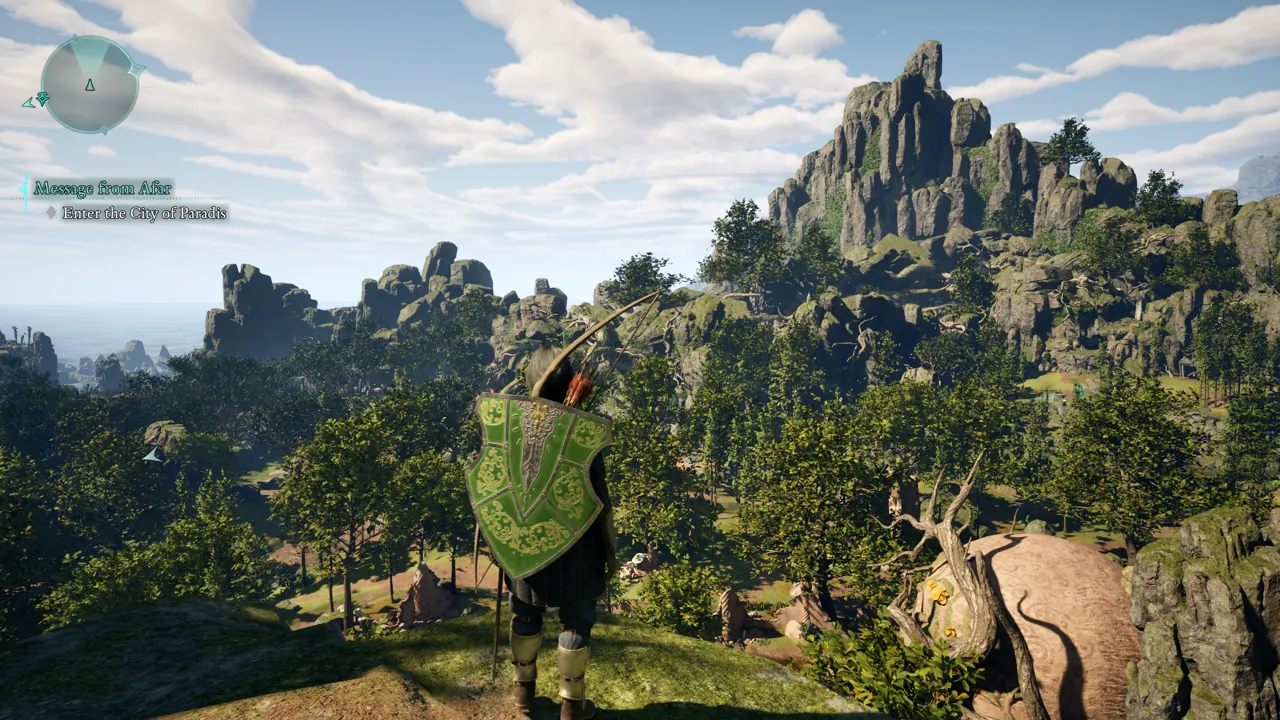This screenshot has width=1280, height=720.
Task: Select the Message from Afar quest title
Action: tap(102, 188)
